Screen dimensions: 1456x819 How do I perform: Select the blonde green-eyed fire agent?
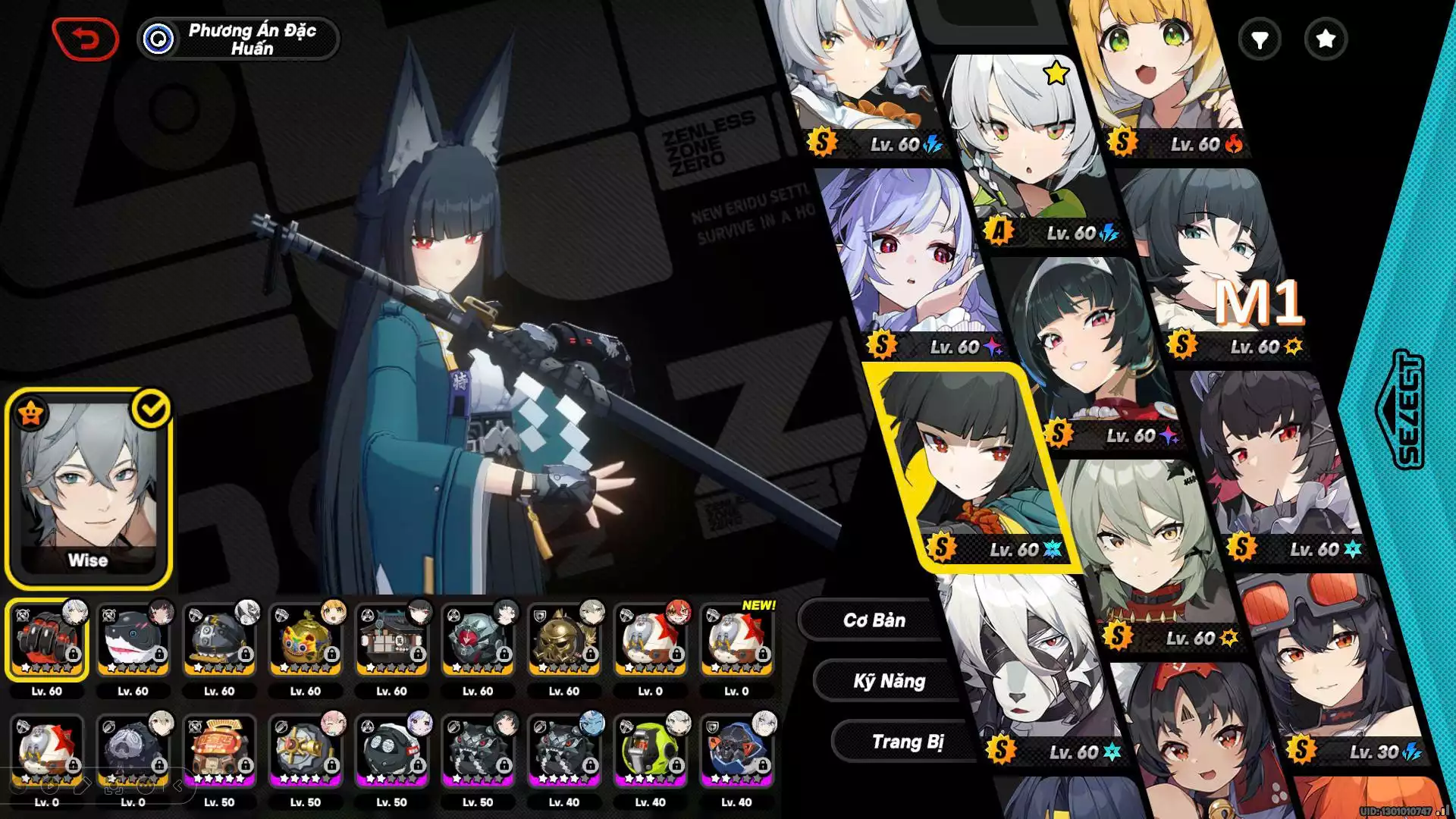(x=1160, y=76)
